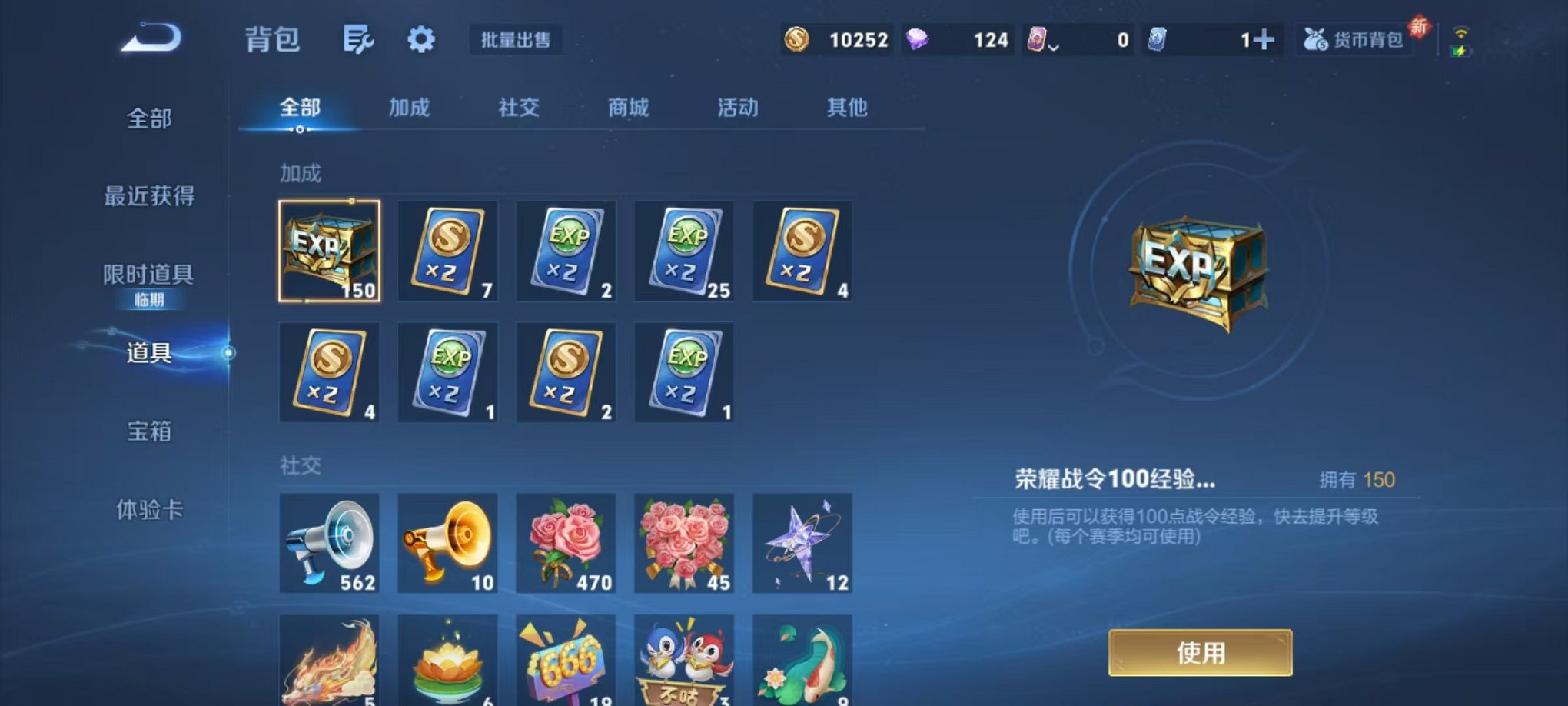The width and height of the screenshot is (1568, 706).
Task: Switch to the 商城 category tab
Action: pyautogui.click(x=629, y=108)
